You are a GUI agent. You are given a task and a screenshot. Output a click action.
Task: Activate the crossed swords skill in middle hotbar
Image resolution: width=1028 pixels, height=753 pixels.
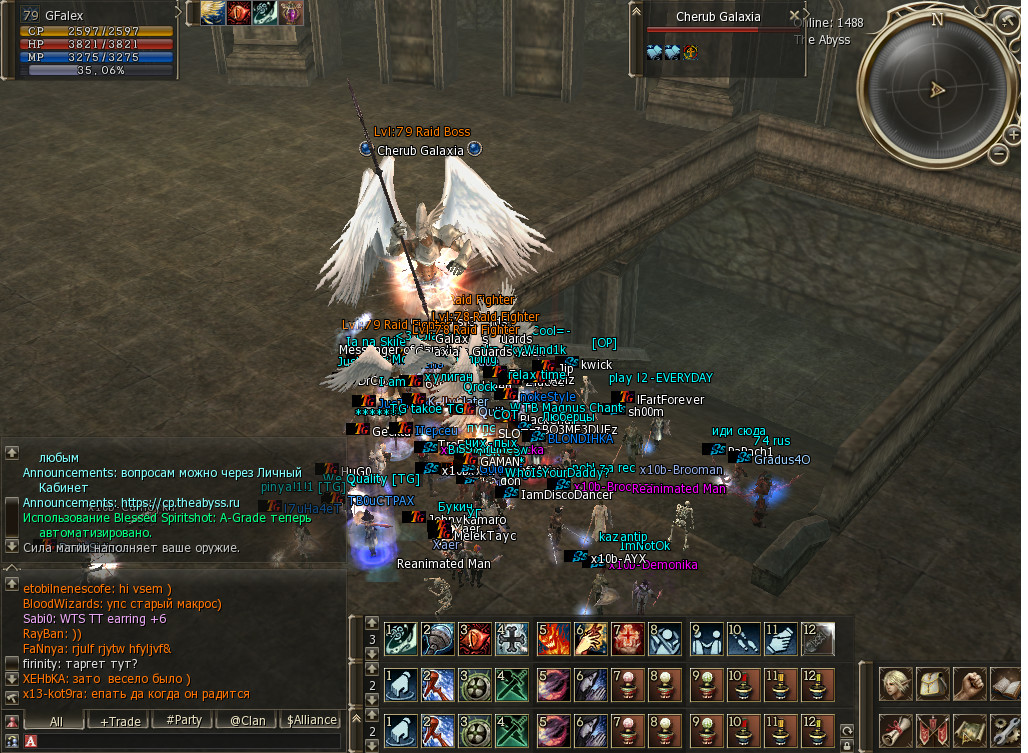(x=512, y=684)
